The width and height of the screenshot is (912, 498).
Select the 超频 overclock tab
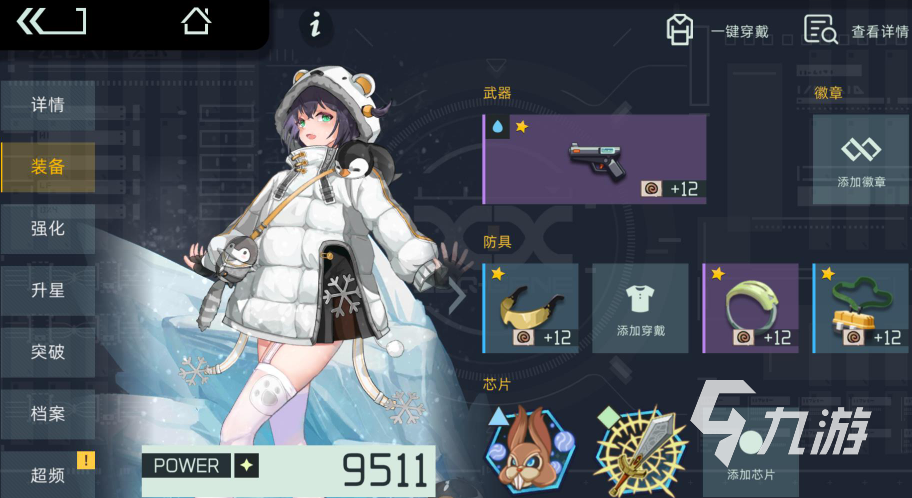[x=48, y=474]
